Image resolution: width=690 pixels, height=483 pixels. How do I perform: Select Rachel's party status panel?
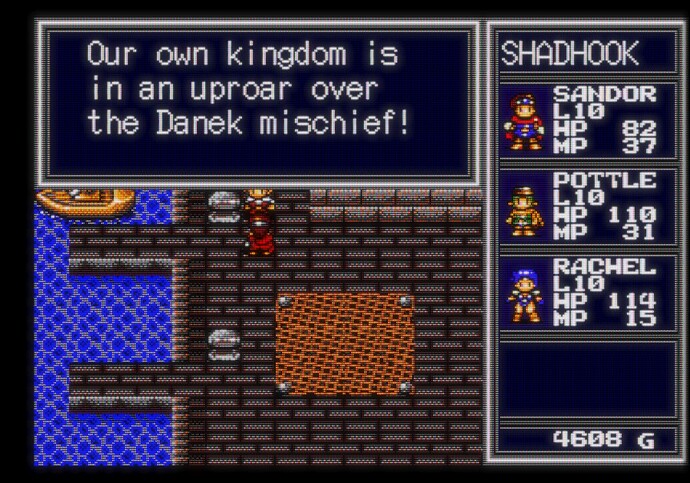point(580,292)
